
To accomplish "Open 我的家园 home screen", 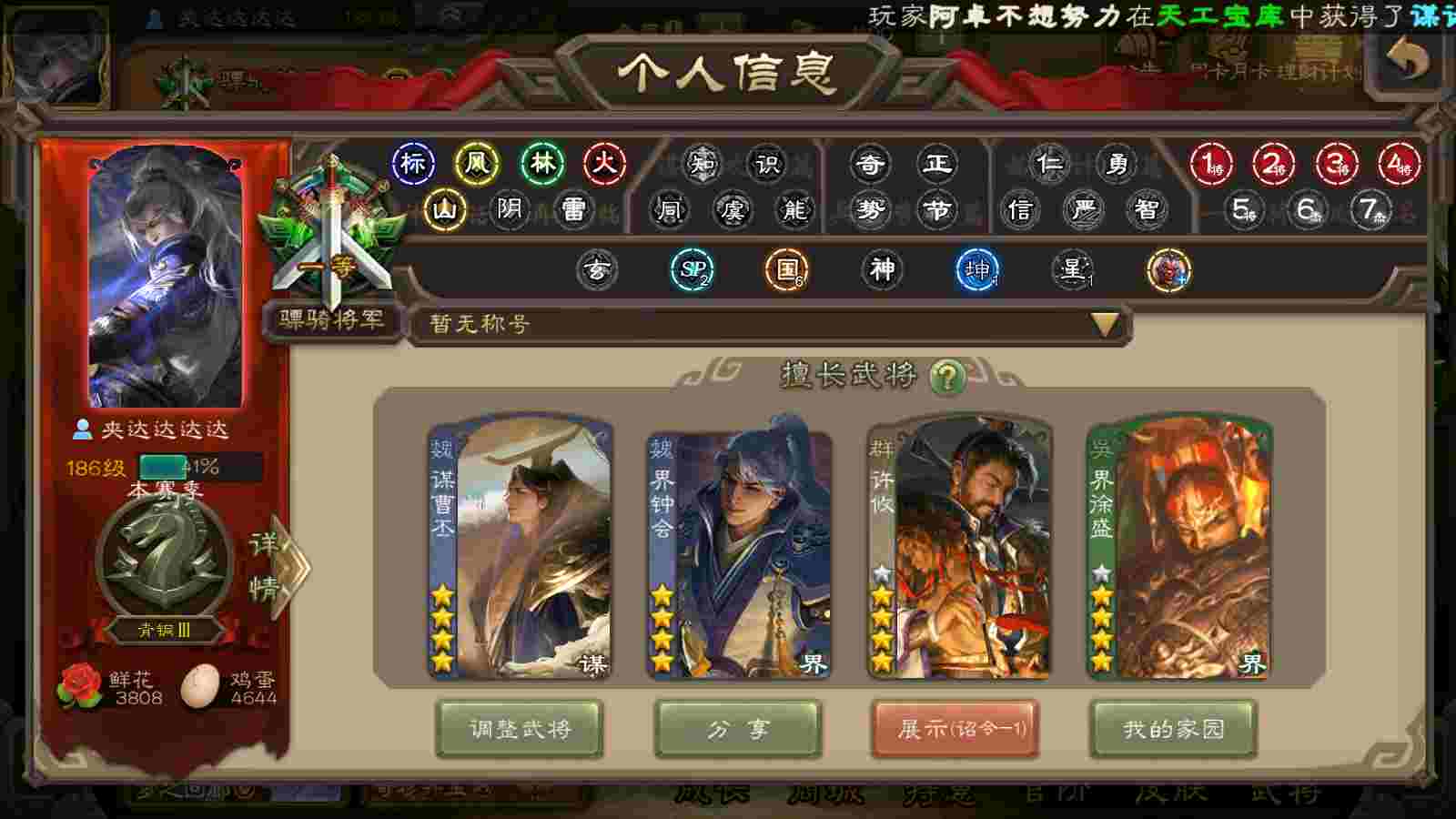I will [x=1173, y=729].
